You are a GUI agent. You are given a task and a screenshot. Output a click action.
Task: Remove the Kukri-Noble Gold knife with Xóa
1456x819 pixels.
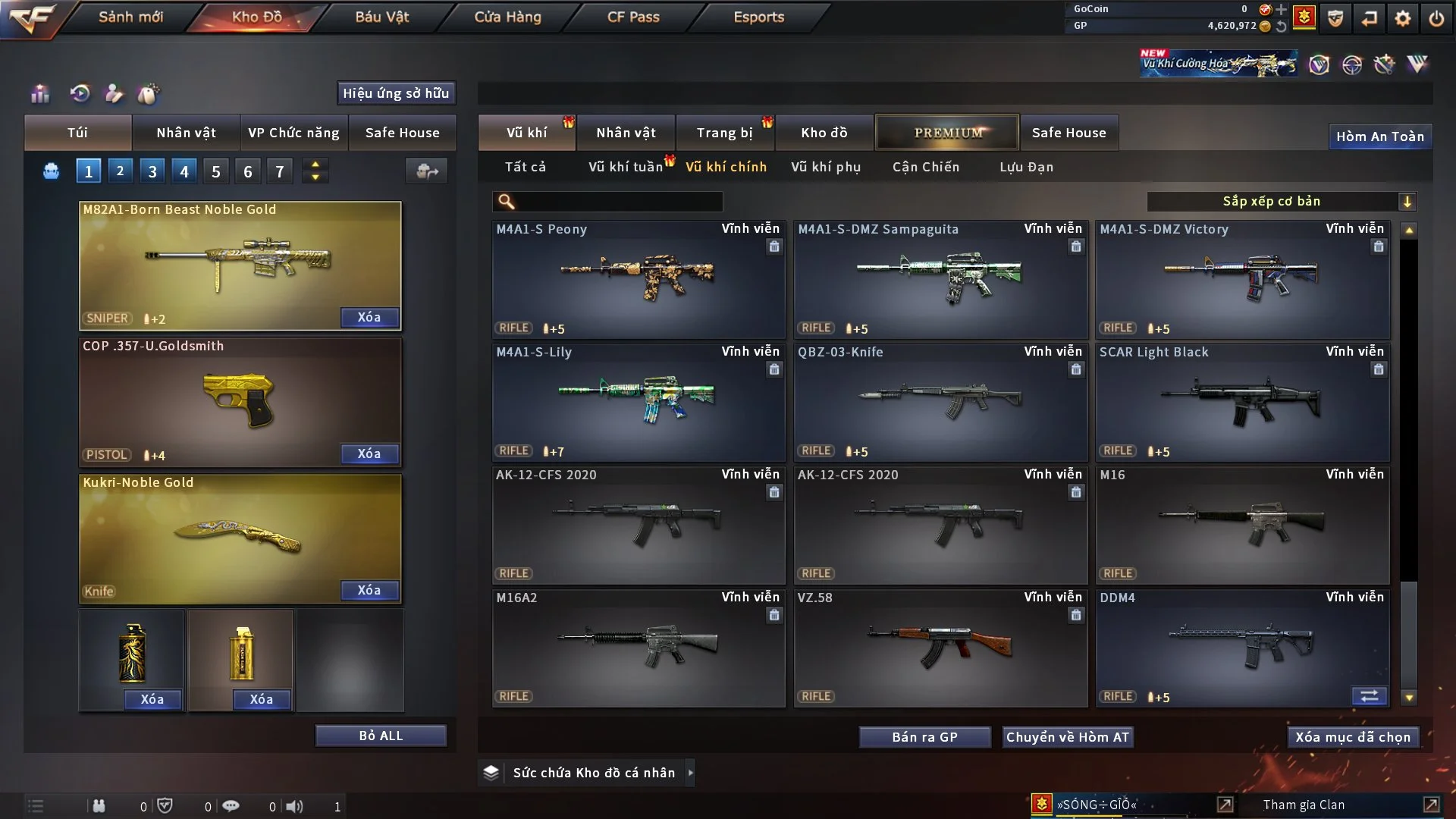coord(369,591)
